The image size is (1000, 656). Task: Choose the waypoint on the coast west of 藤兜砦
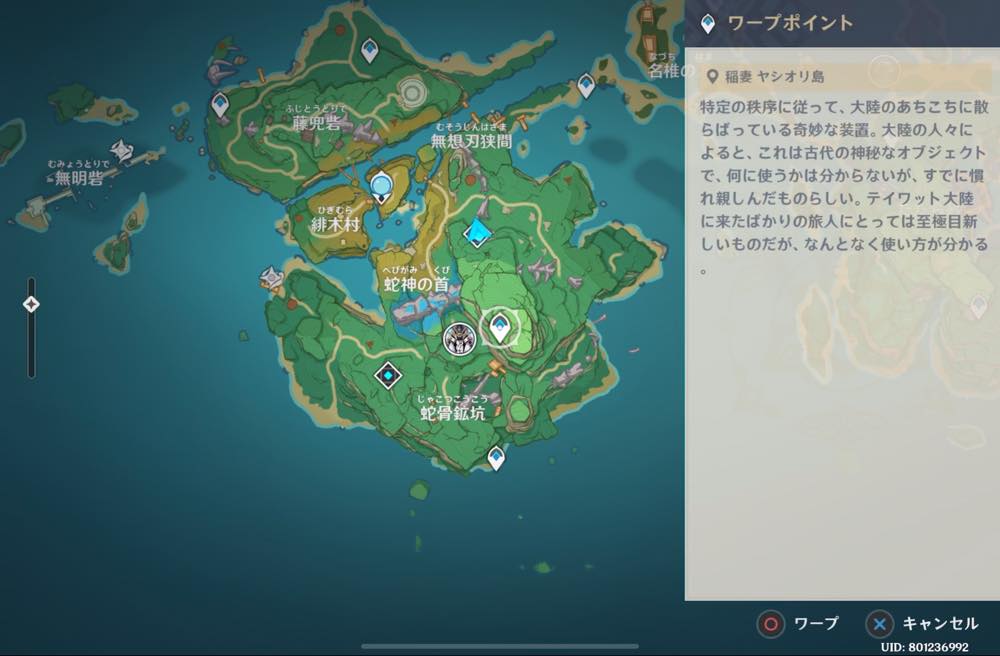click(220, 103)
